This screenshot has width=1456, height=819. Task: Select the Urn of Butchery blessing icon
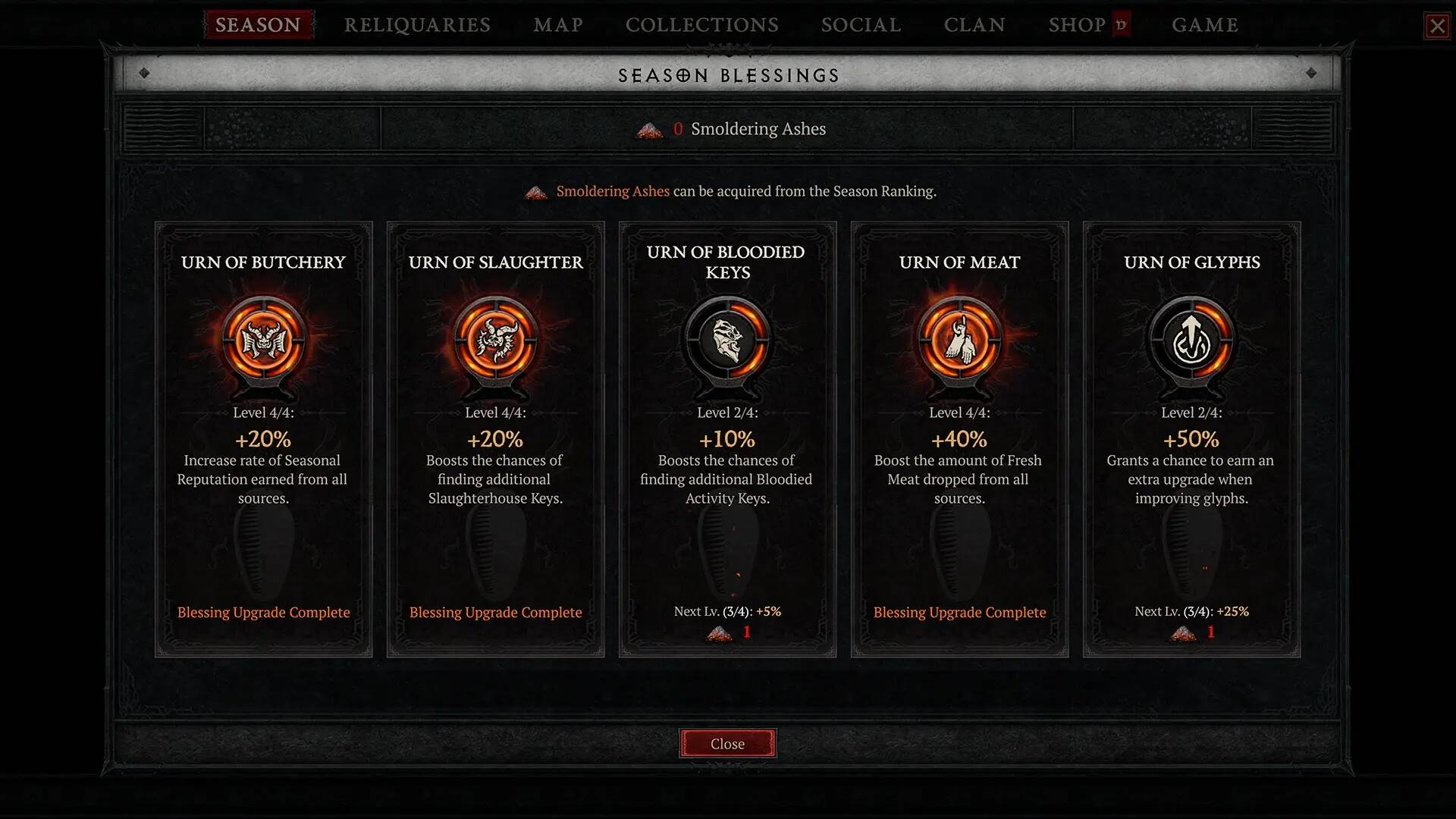[x=263, y=340]
